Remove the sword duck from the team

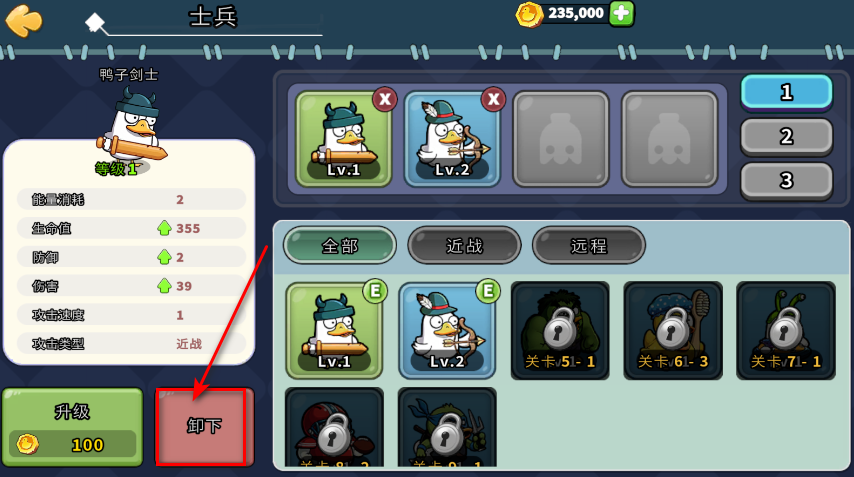tap(385, 99)
